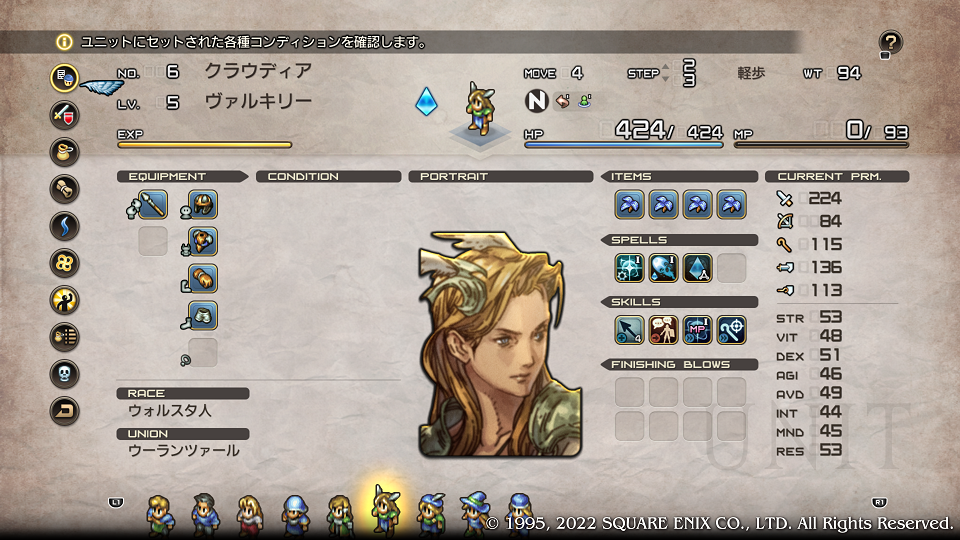
Task: Choose the MP skill icon
Action: (697, 329)
